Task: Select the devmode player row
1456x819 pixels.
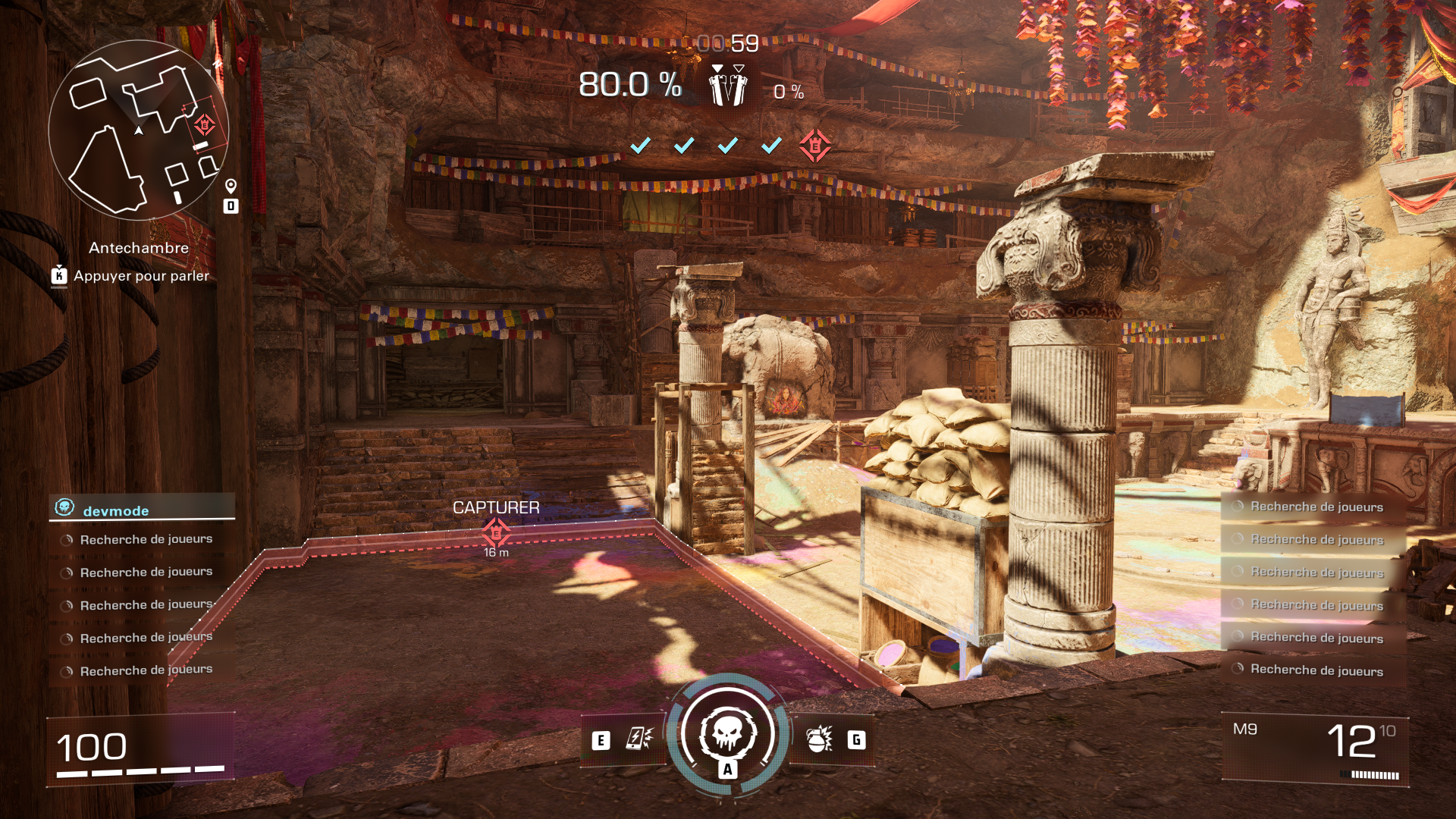Action: point(143,510)
